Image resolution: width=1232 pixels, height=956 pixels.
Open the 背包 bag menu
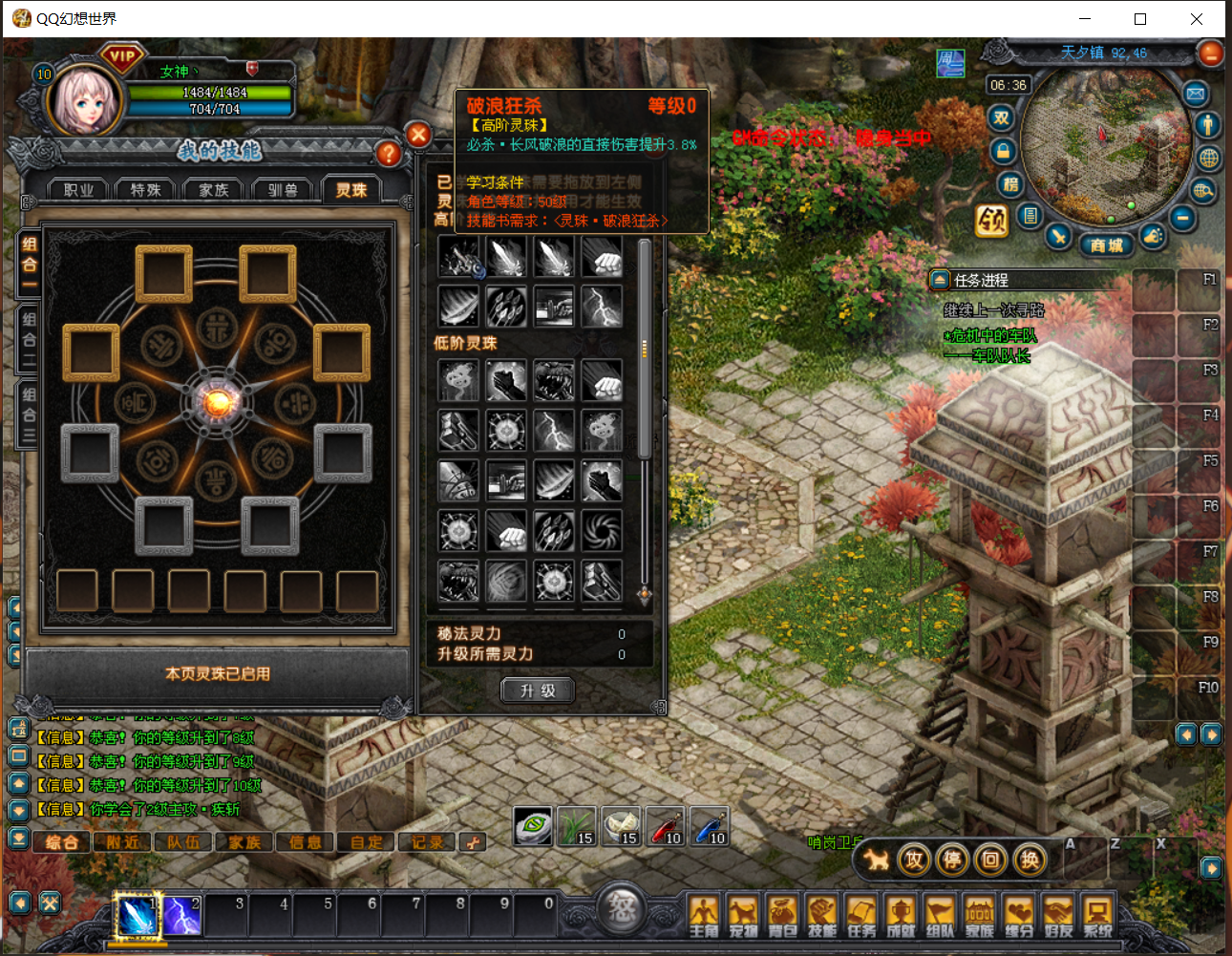782,916
